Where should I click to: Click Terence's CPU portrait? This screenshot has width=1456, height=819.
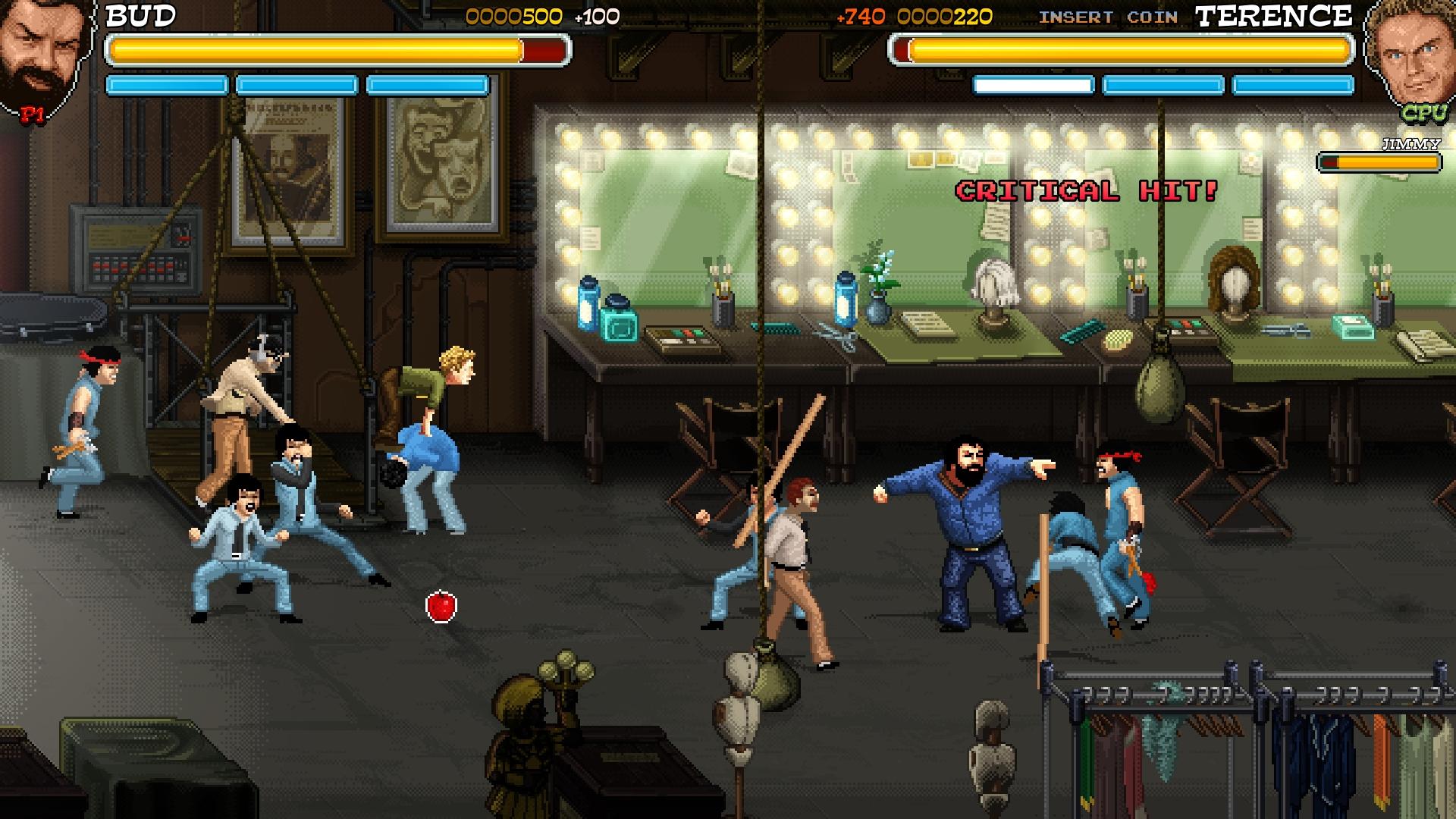(x=1410, y=57)
